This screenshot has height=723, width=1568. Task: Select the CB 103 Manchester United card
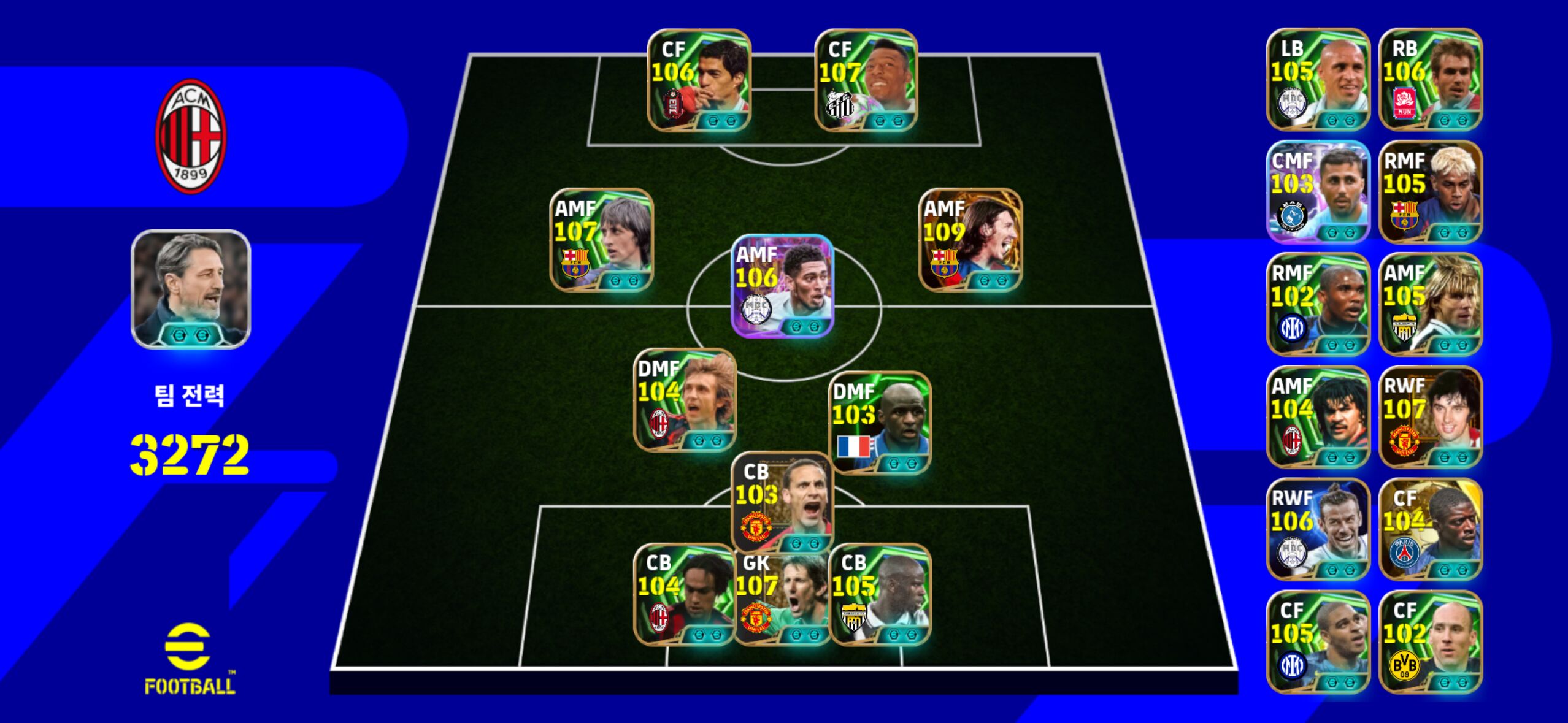pyautogui.click(x=782, y=502)
